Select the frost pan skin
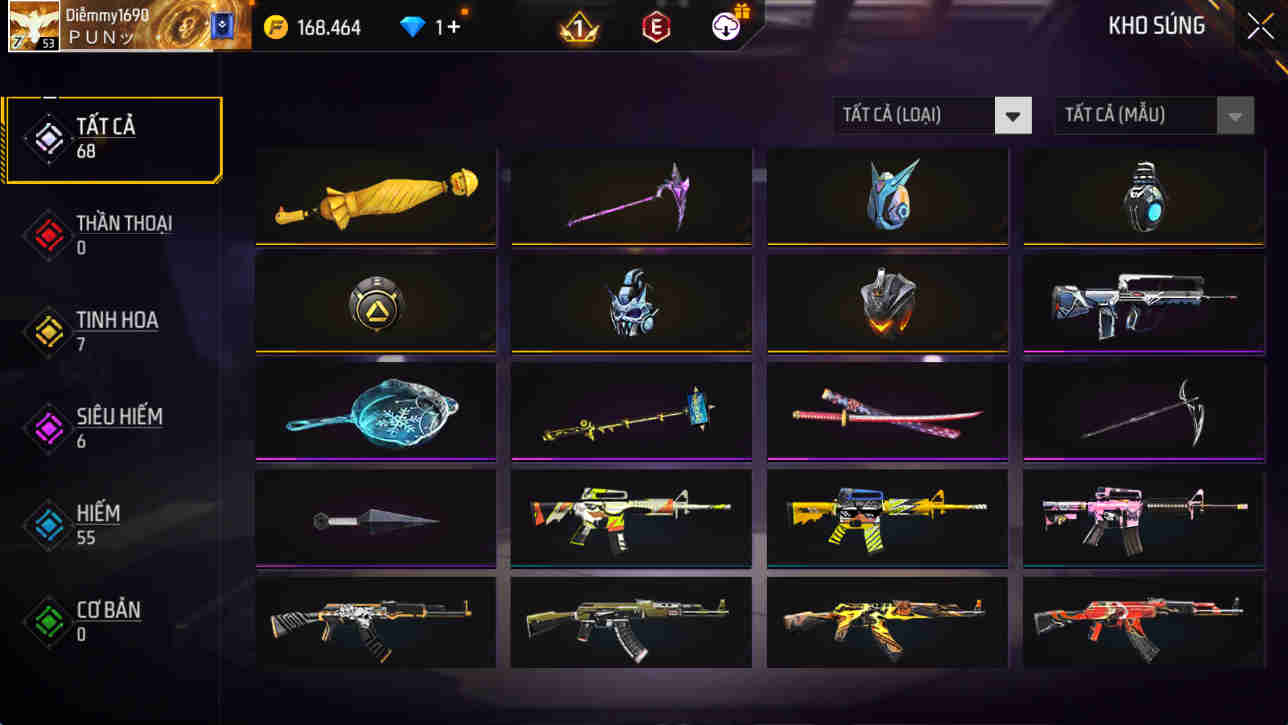Viewport: 1288px width, 725px height. click(375, 410)
